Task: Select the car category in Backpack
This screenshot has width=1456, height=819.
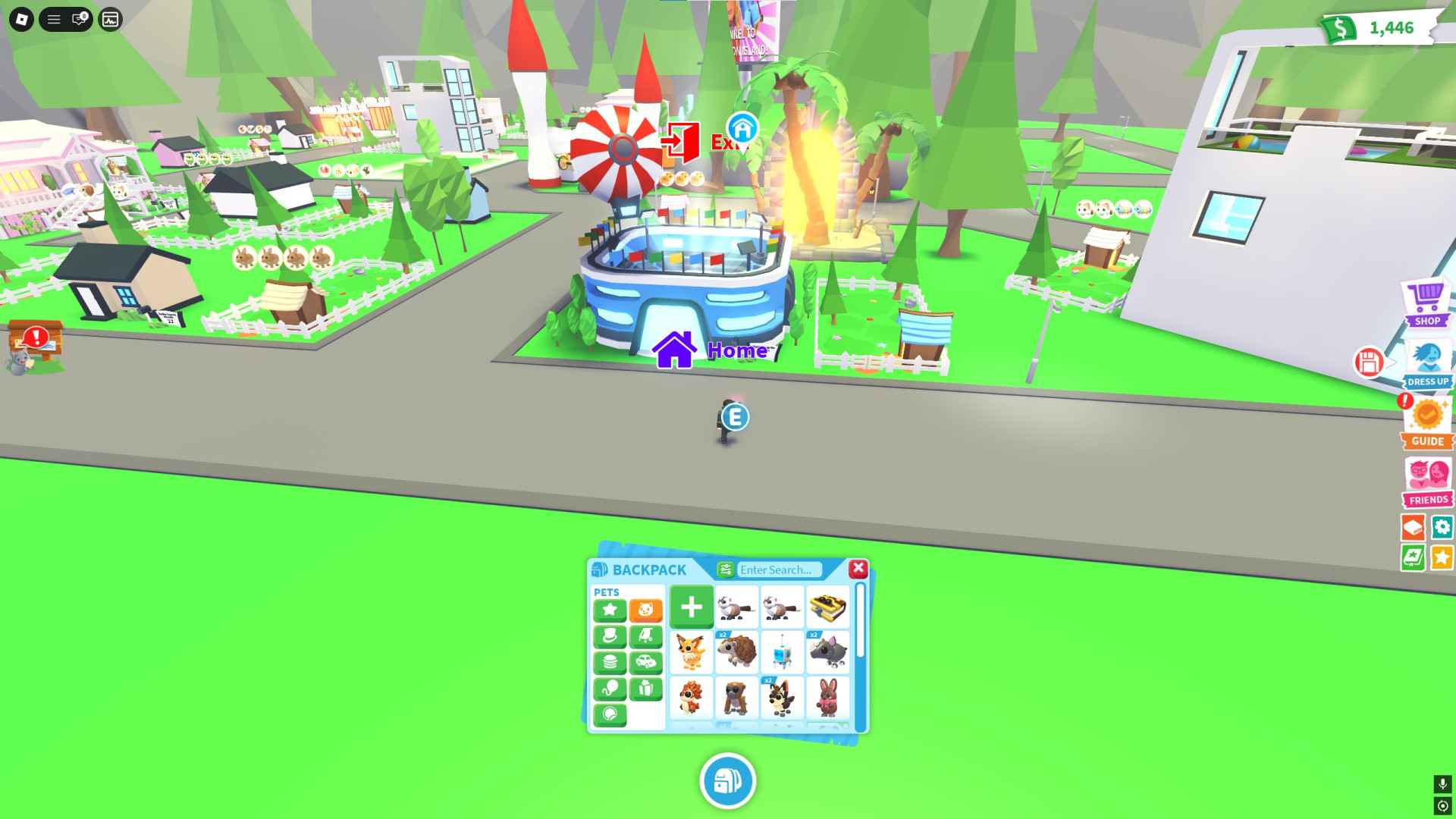Action: (647, 661)
